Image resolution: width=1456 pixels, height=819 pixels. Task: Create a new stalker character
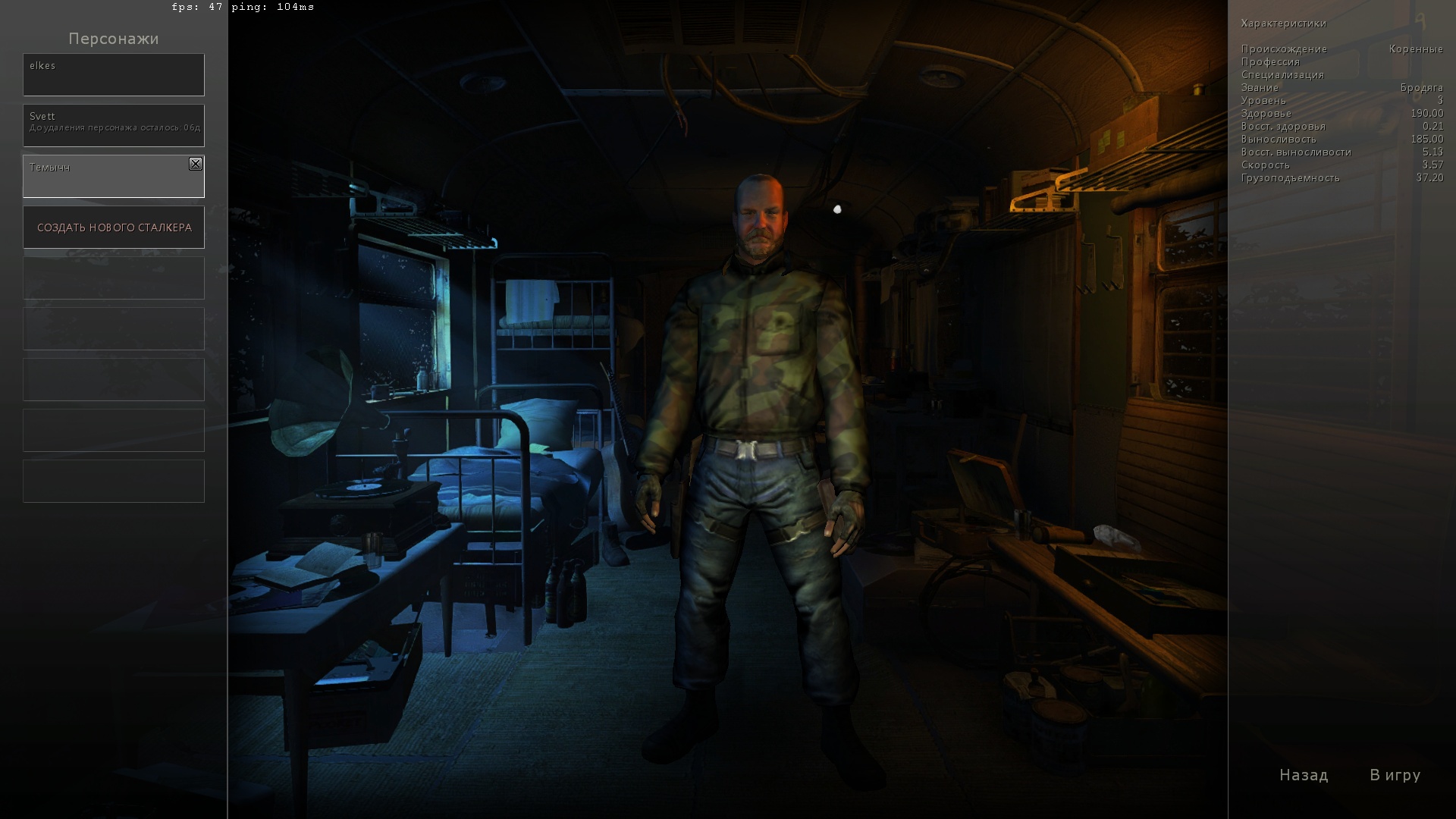point(114,227)
